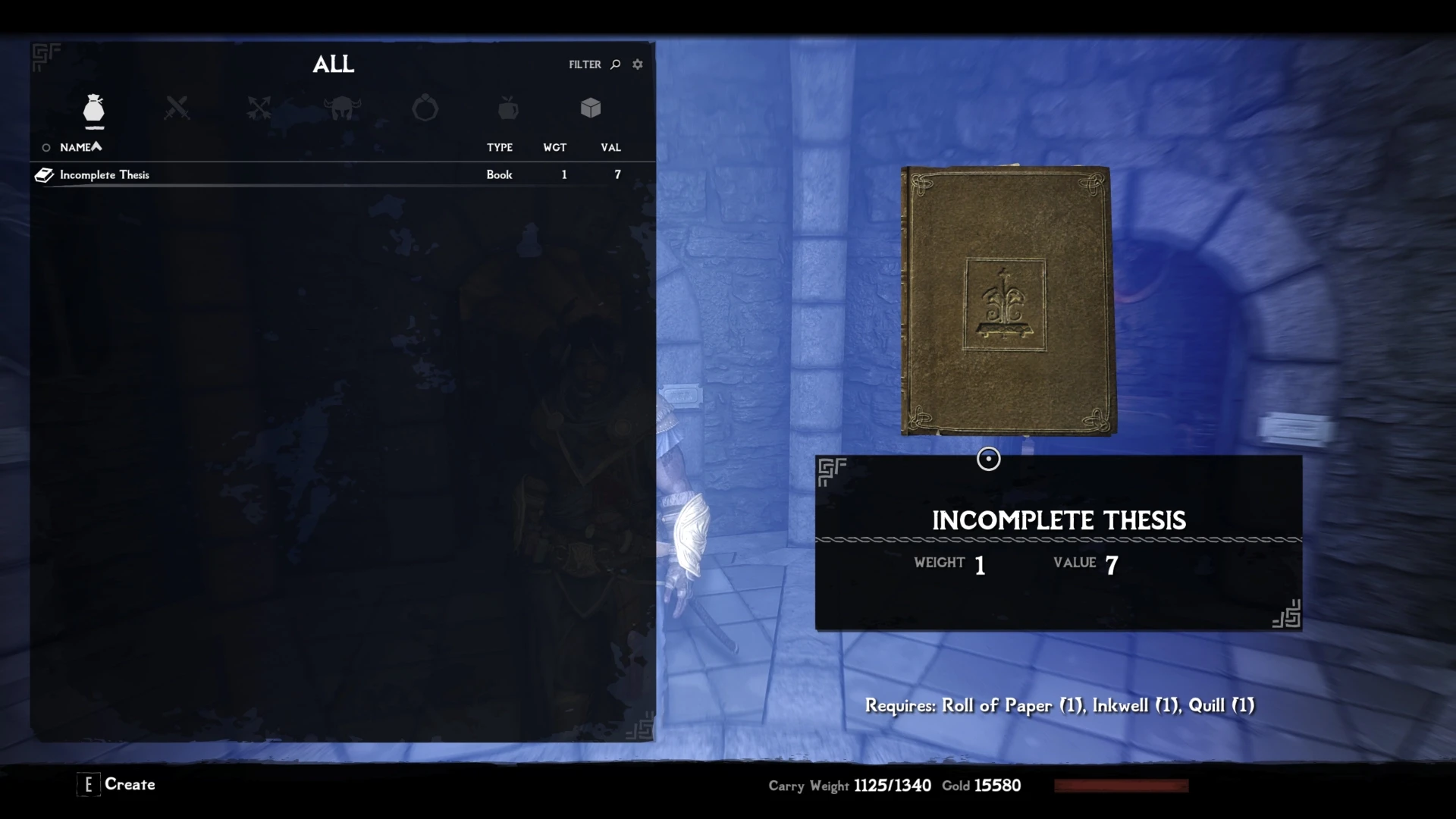The image size is (1456, 819).
Task: Select the crossed arrows ammunition filter
Action: [259, 108]
